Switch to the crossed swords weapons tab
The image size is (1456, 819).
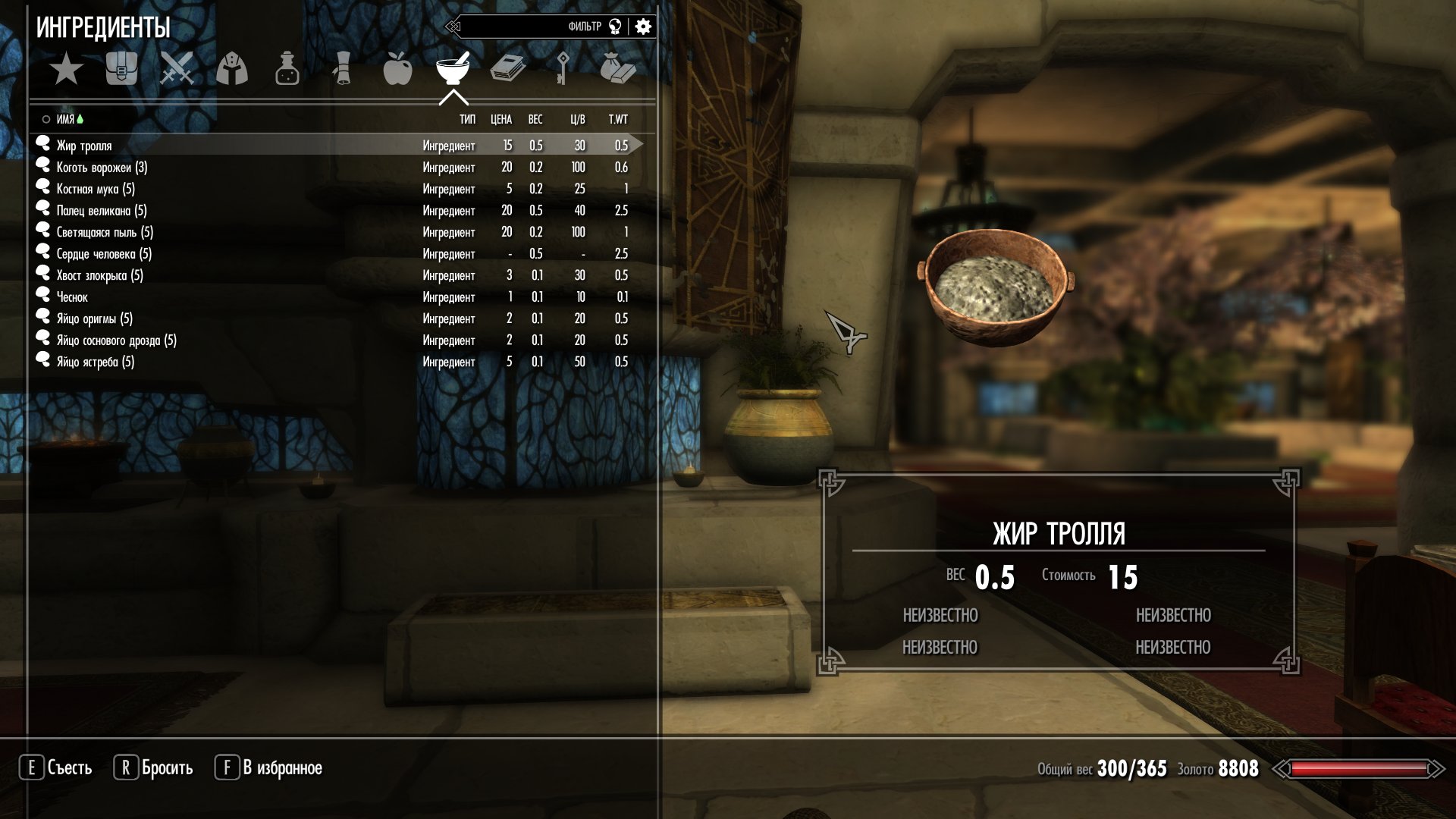click(x=177, y=70)
